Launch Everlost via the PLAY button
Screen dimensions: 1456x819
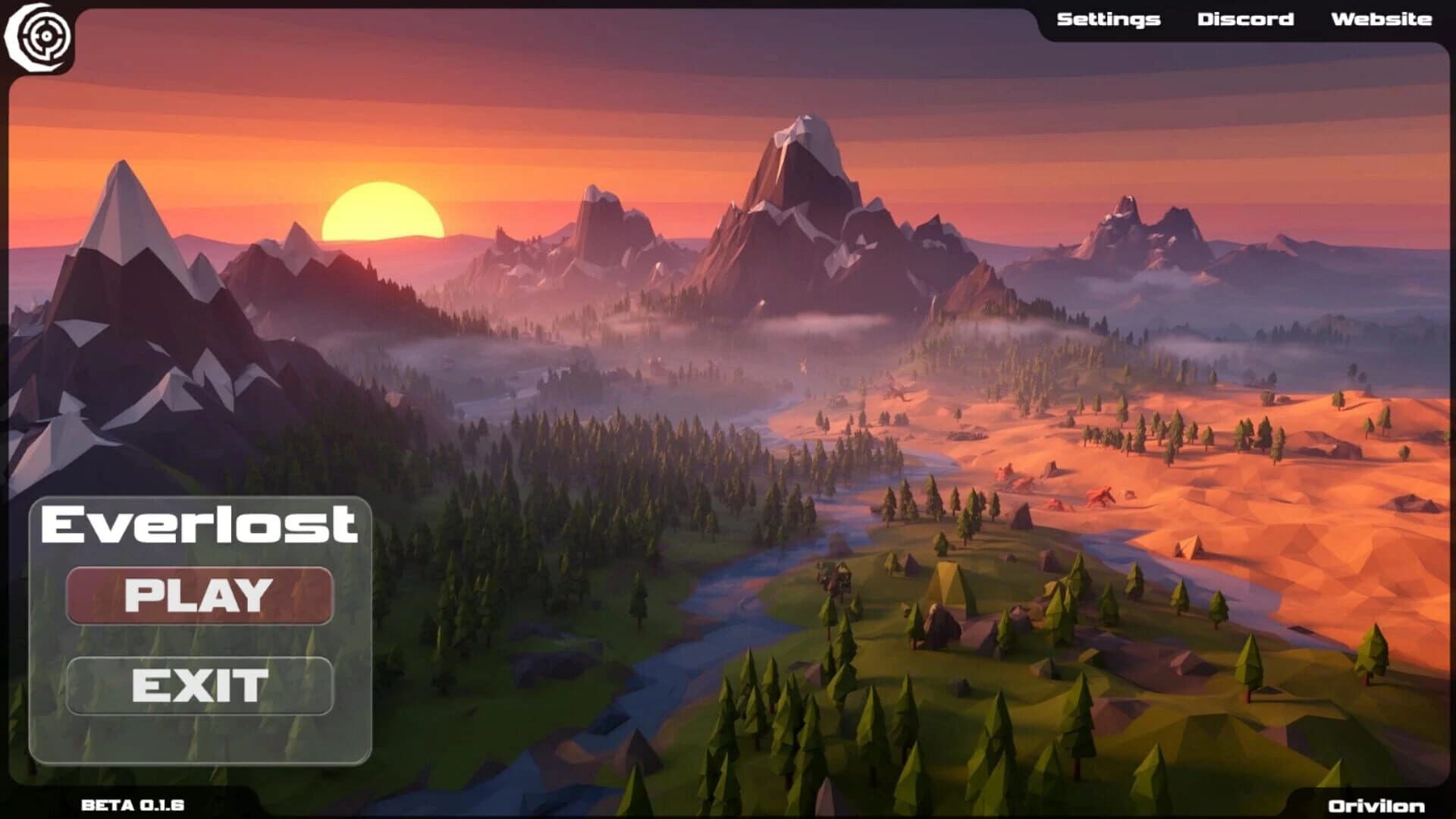(201, 595)
